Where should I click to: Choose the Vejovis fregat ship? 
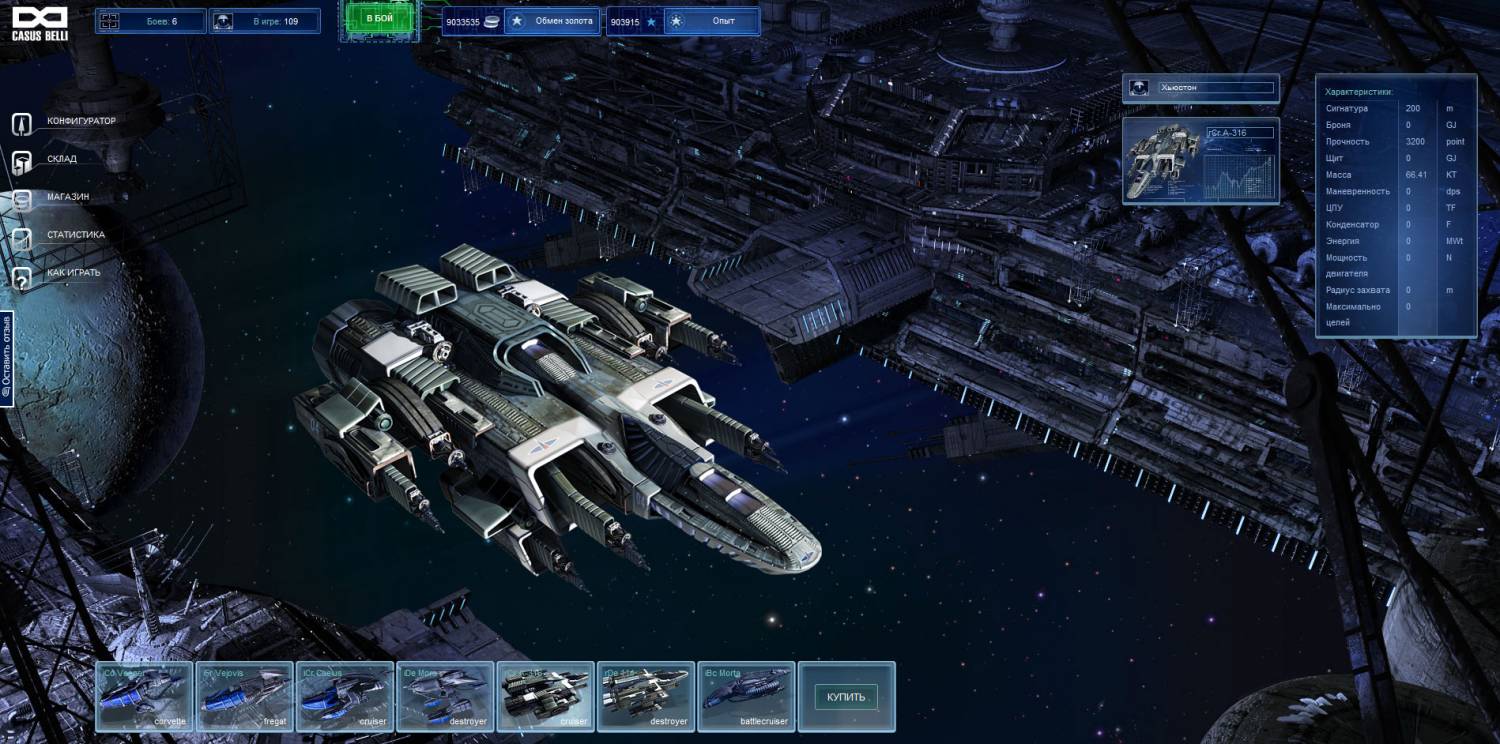point(244,696)
